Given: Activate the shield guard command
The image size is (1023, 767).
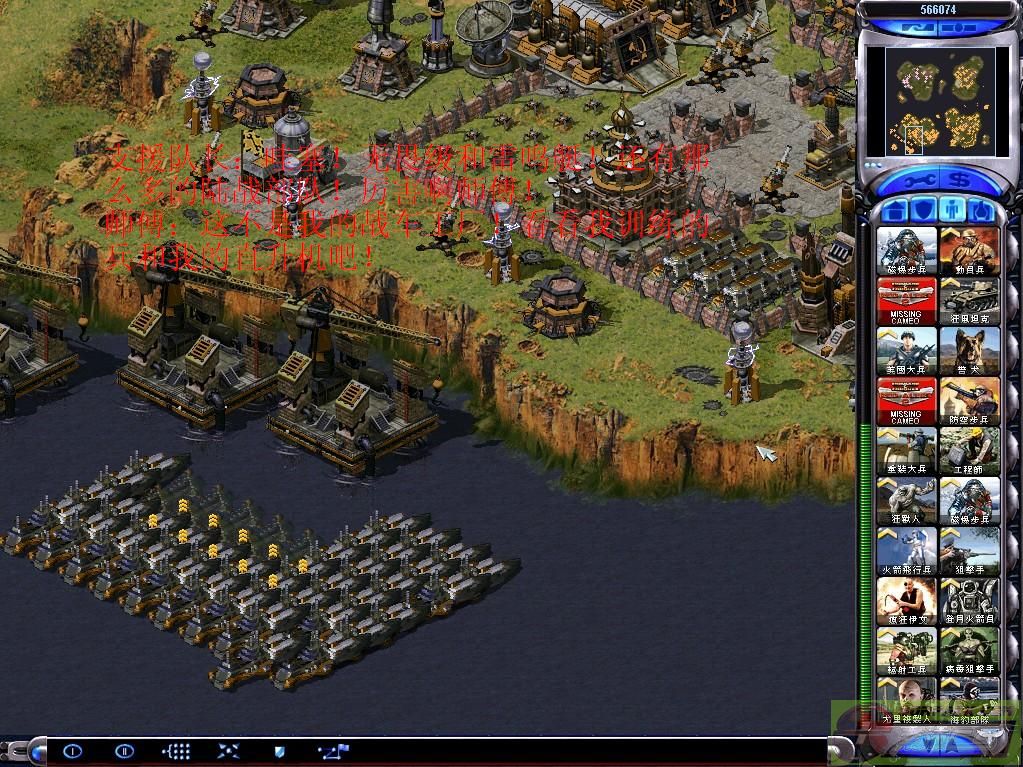Looking at the screenshot, I should [x=280, y=750].
